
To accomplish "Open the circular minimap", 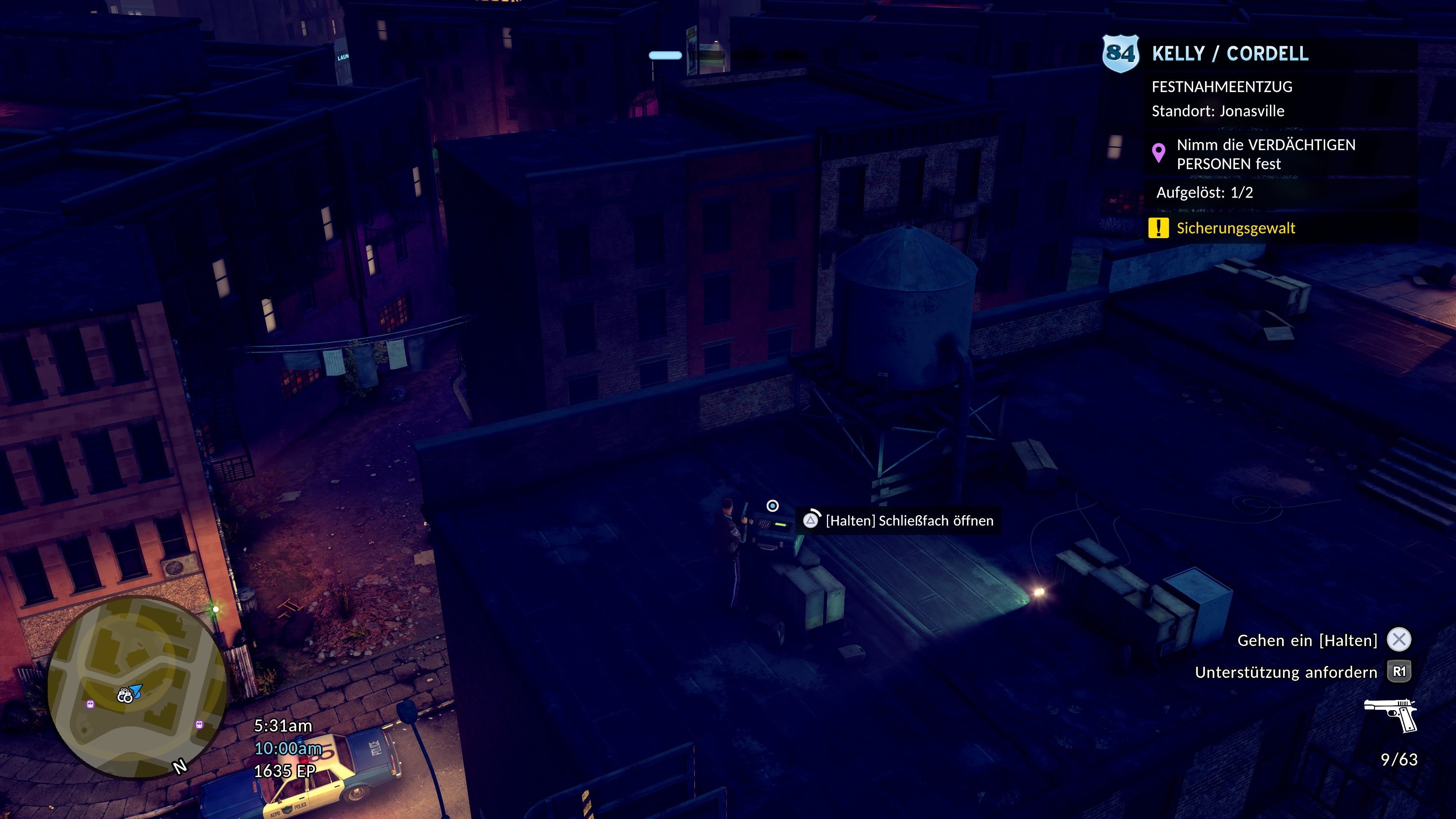I will click(137, 687).
